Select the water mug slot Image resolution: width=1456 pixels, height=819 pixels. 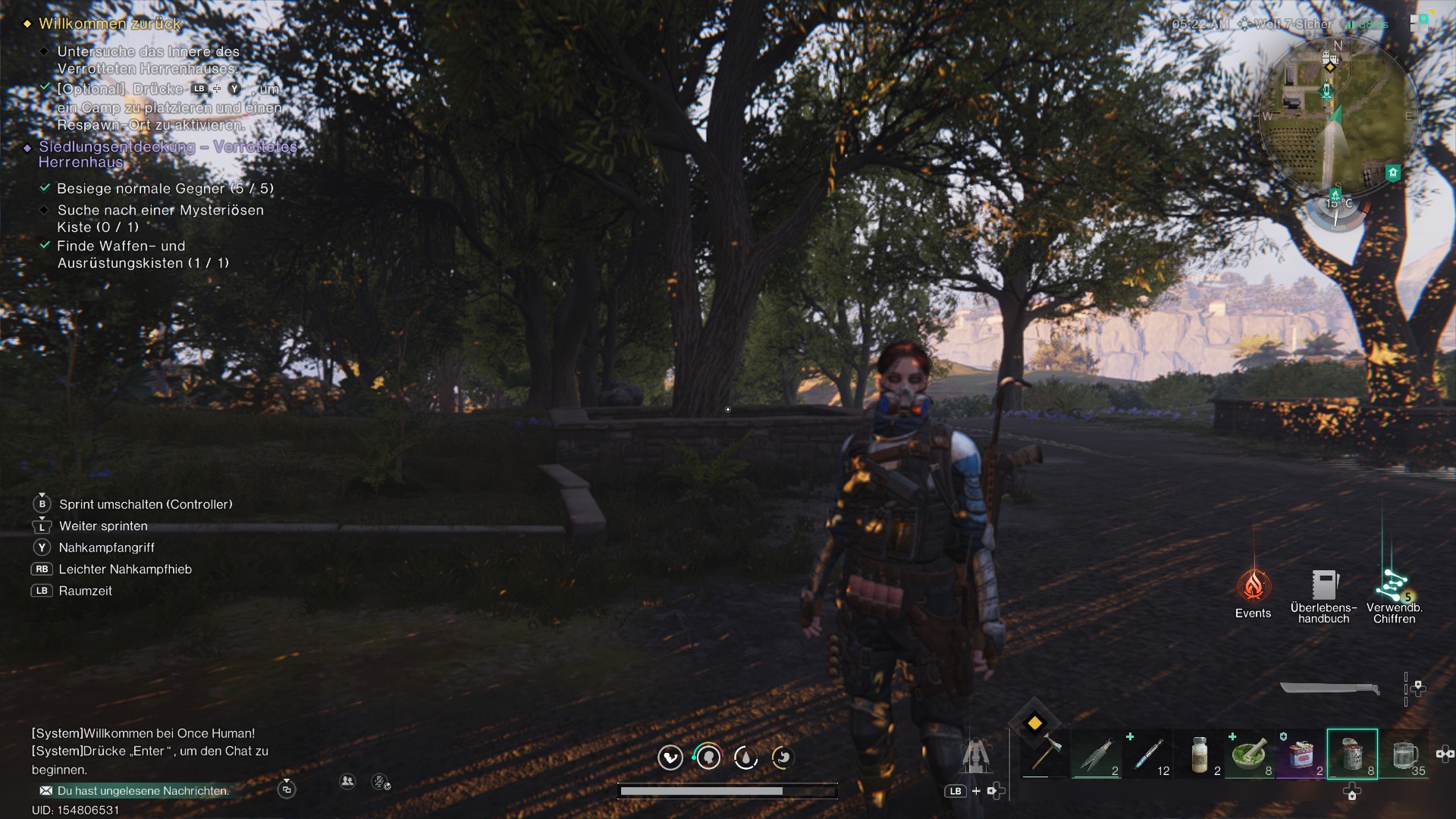point(1404,755)
